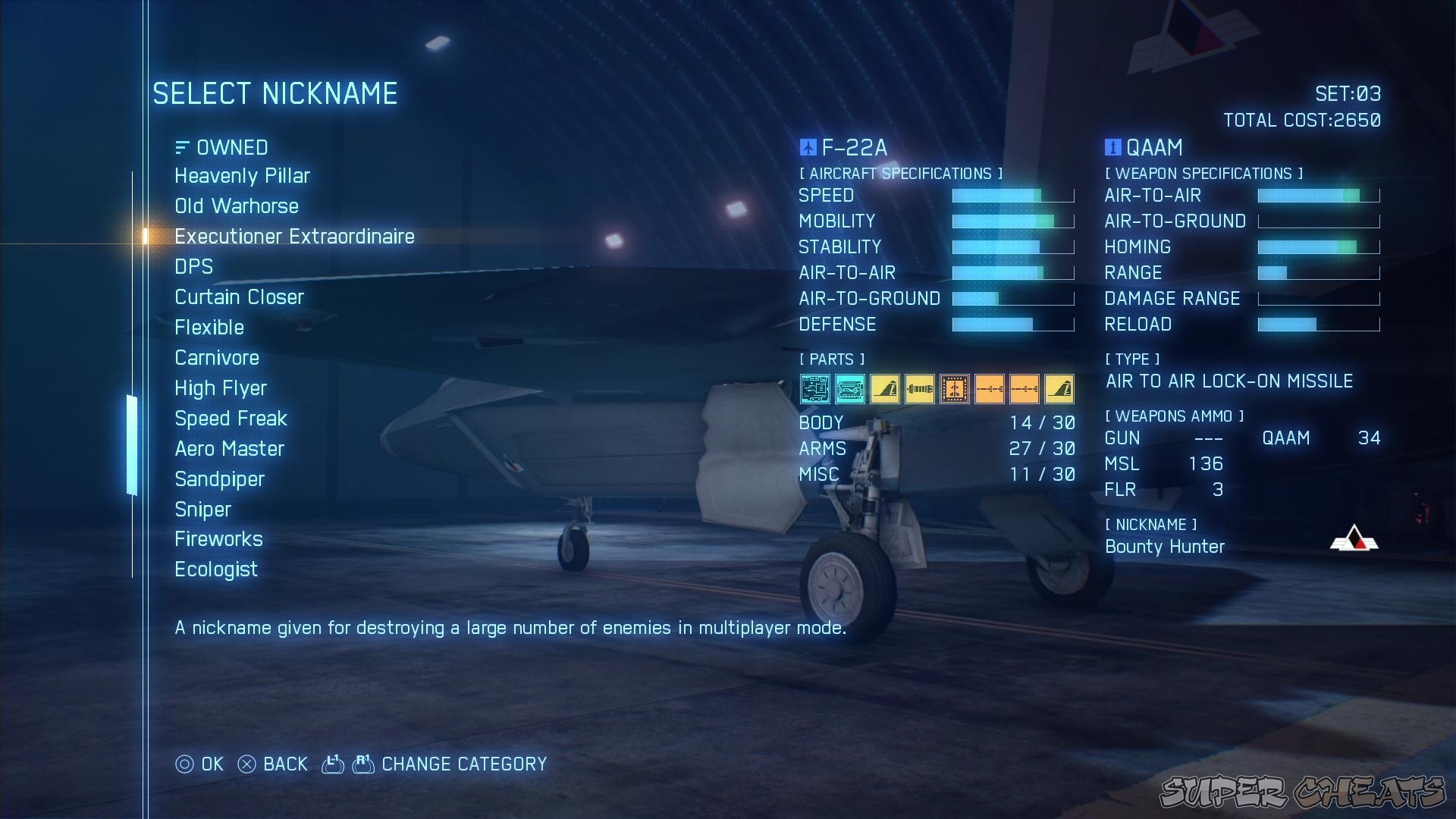Click the engine thruster part icon

920,389
